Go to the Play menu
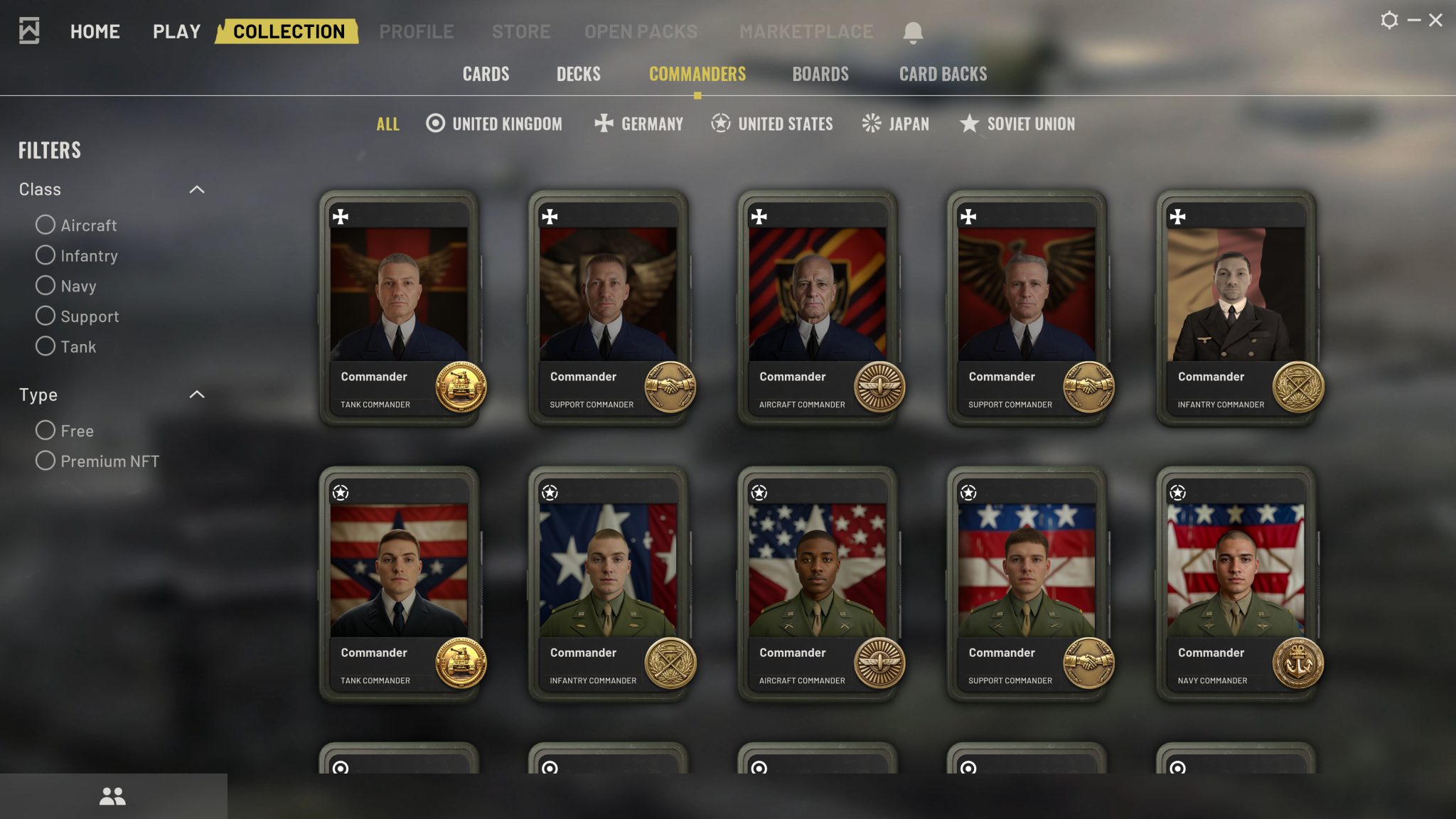The height and width of the screenshot is (819, 1456). click(x=176, y=31)
